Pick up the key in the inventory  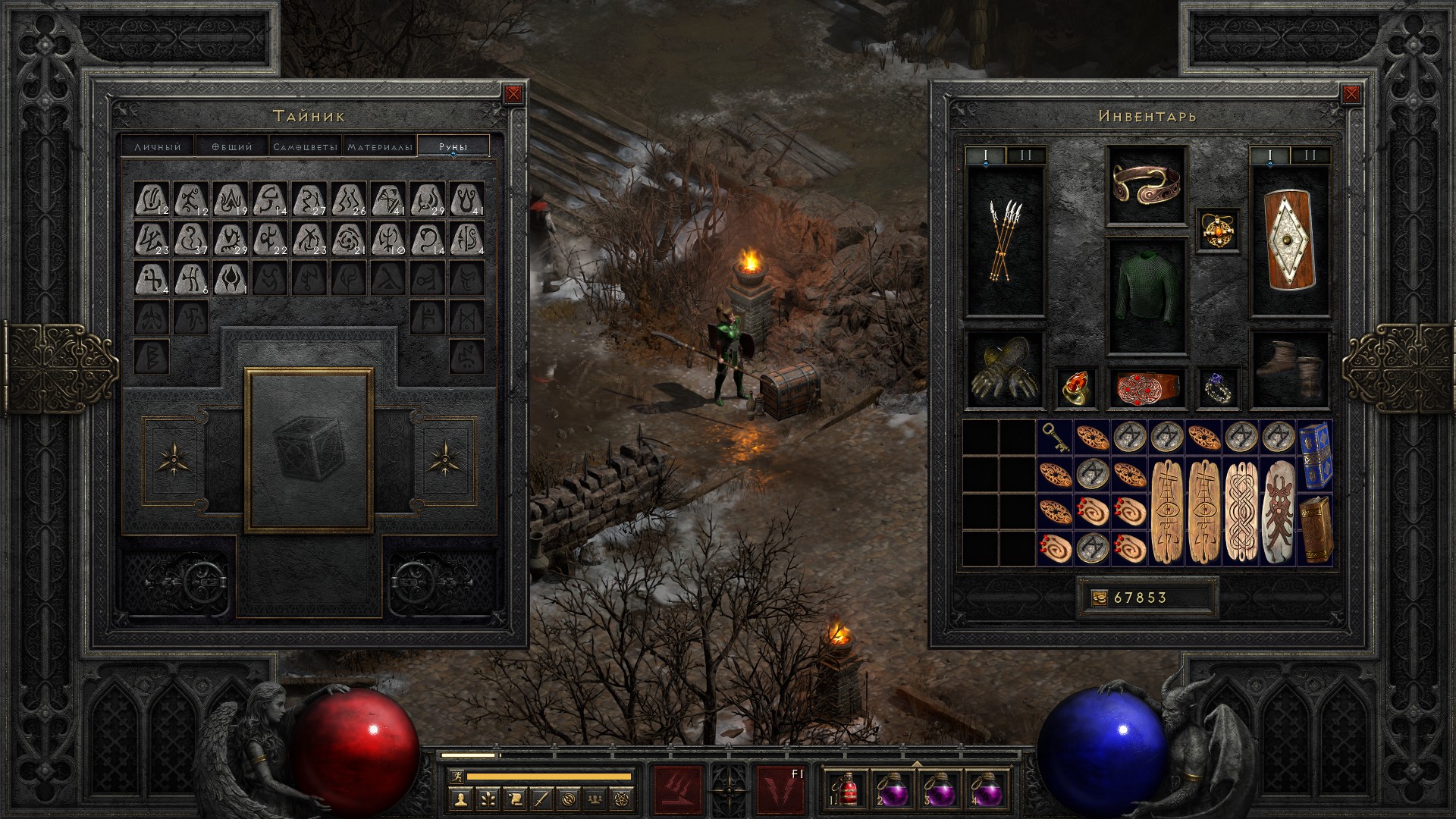coord(1055,438)
